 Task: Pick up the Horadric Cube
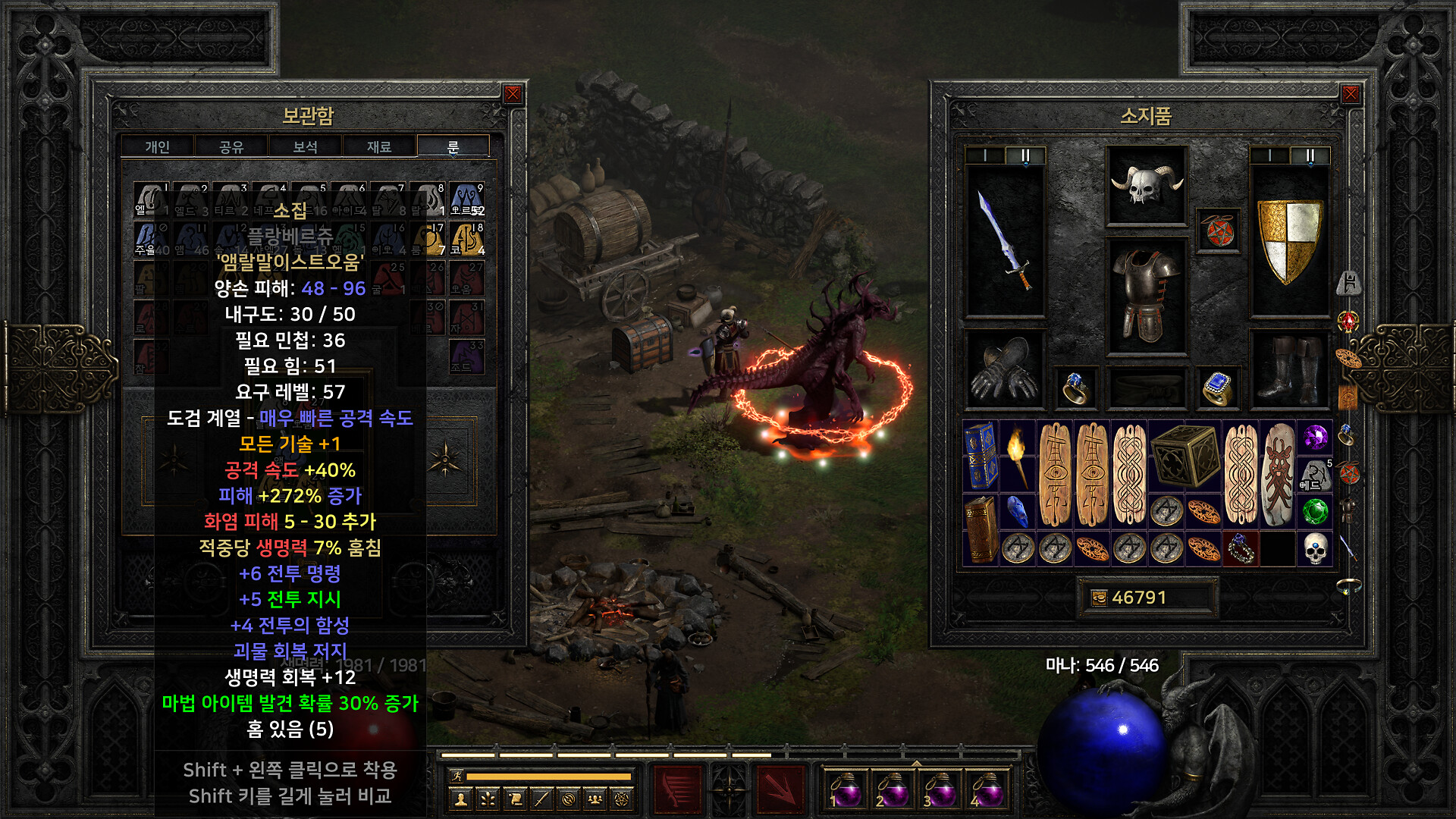point(1185,457)
